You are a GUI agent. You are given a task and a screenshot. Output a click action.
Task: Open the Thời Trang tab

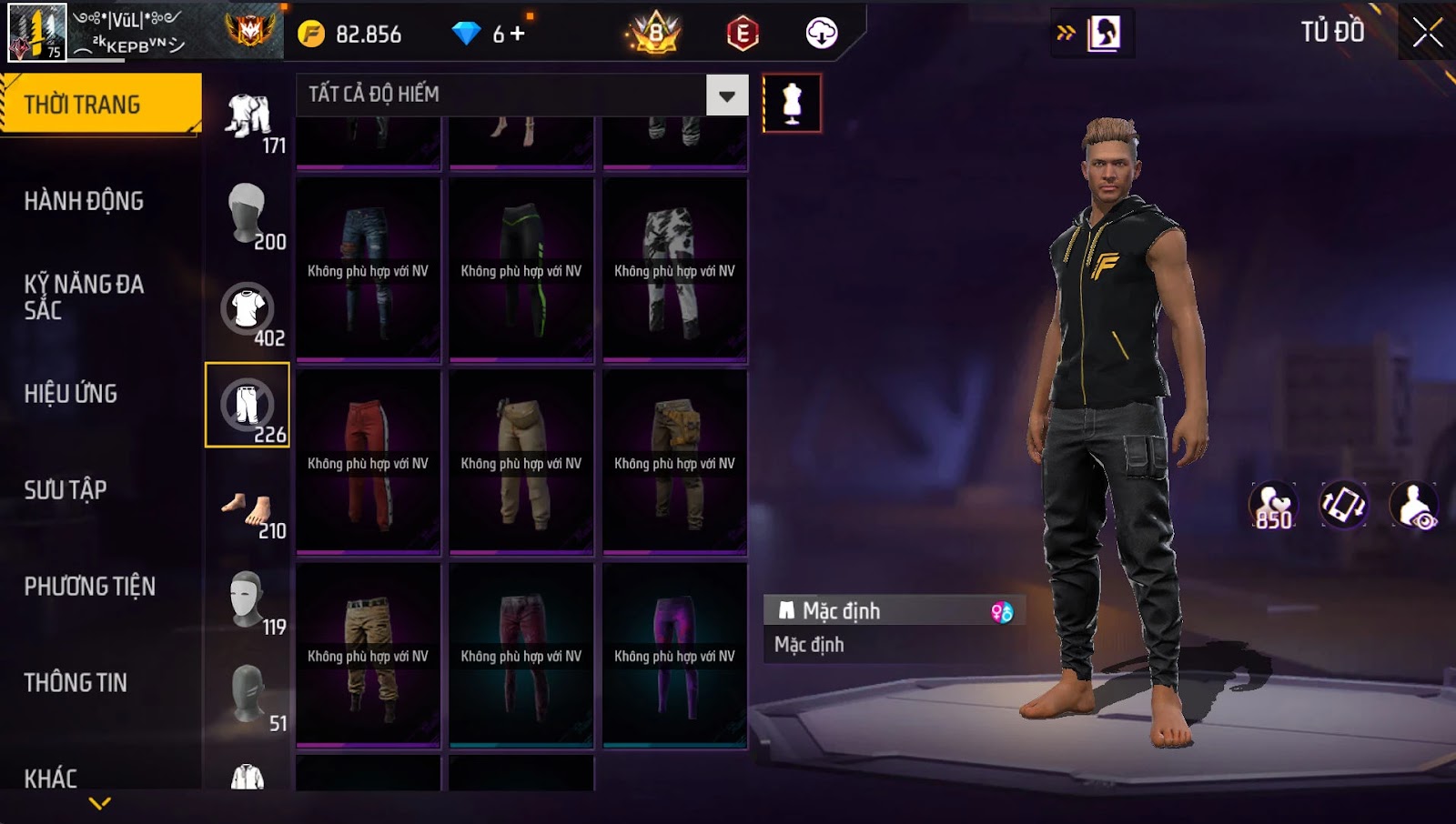(100, 104)
